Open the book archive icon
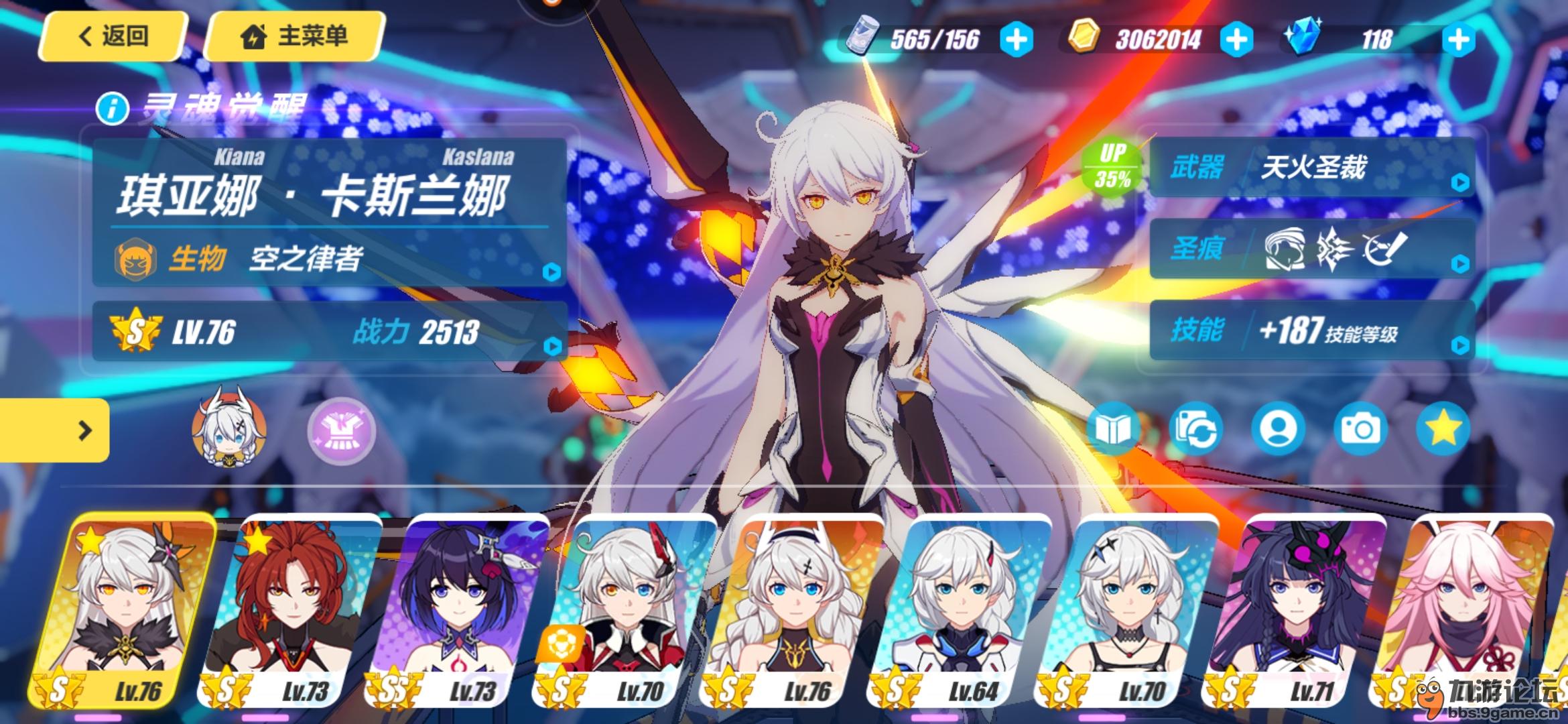 click(1112, 428)
